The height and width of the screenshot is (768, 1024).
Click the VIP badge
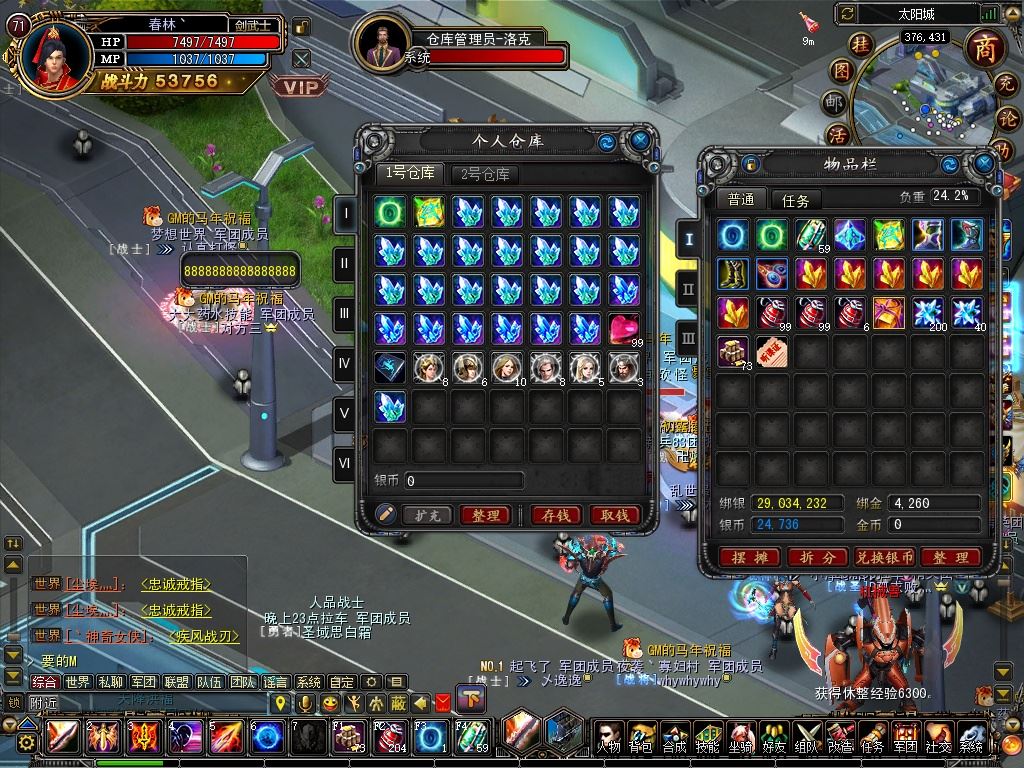(299, 87)
